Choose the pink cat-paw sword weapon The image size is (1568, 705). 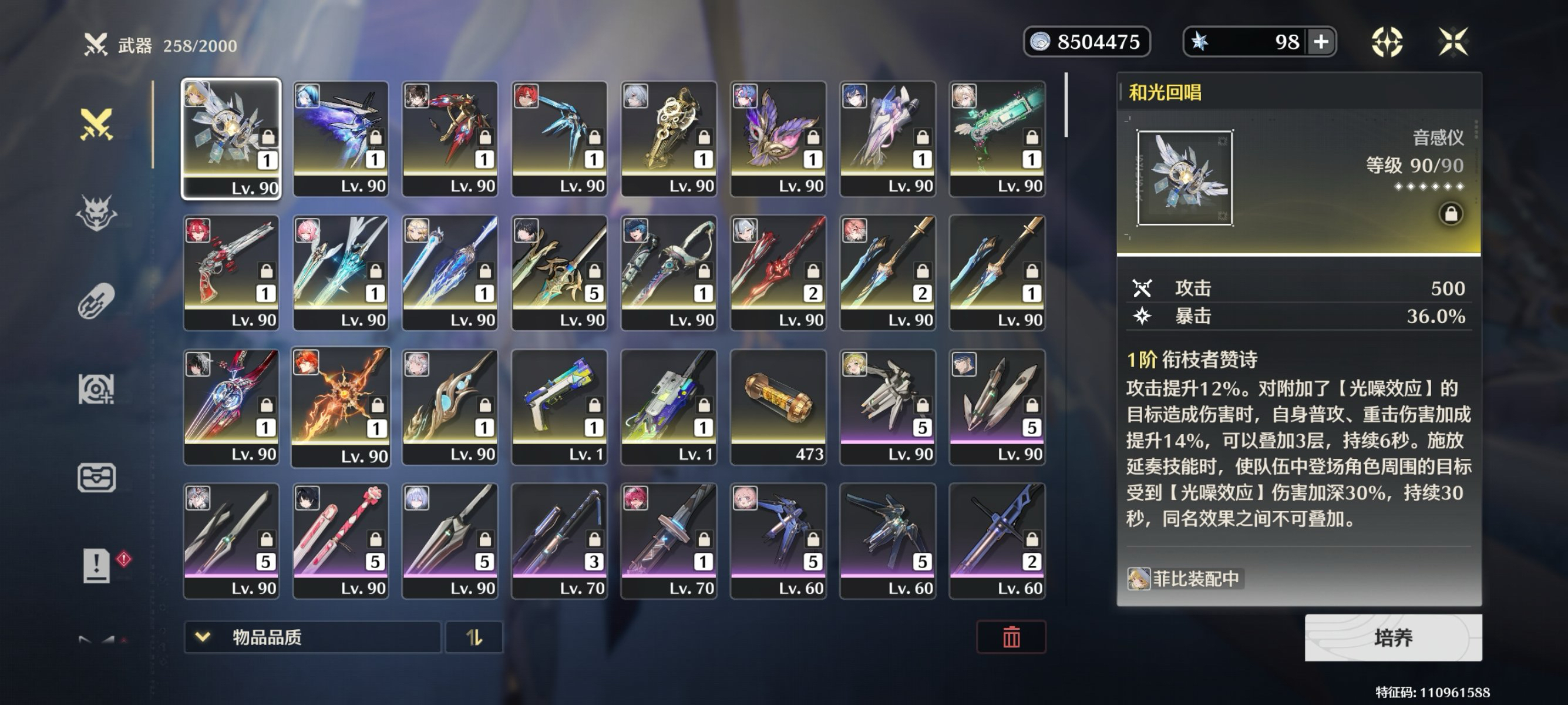[340, 540]
